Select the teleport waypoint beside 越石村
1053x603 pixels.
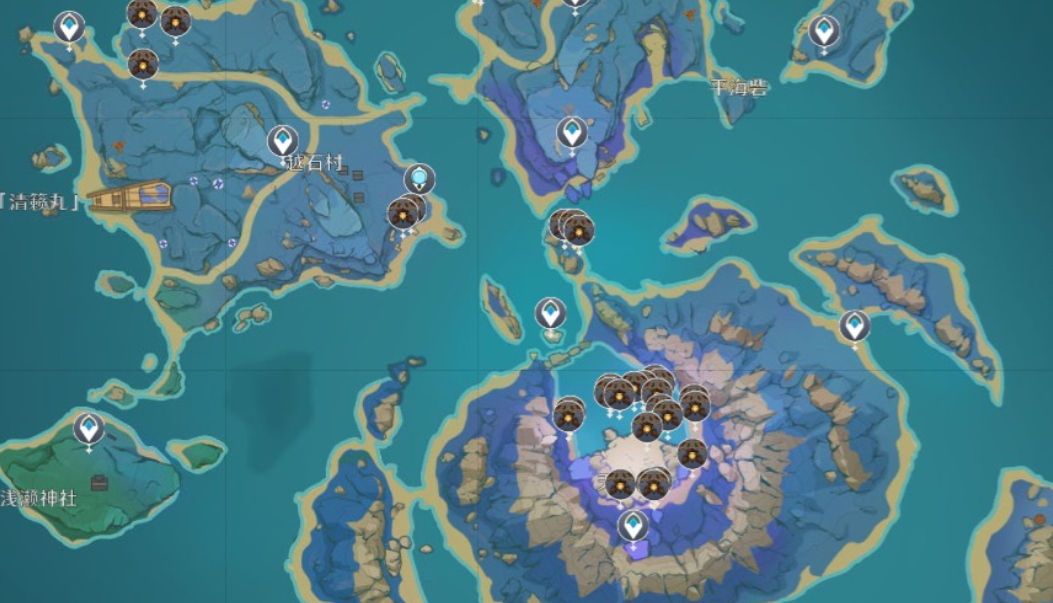(x=283, y=140)
